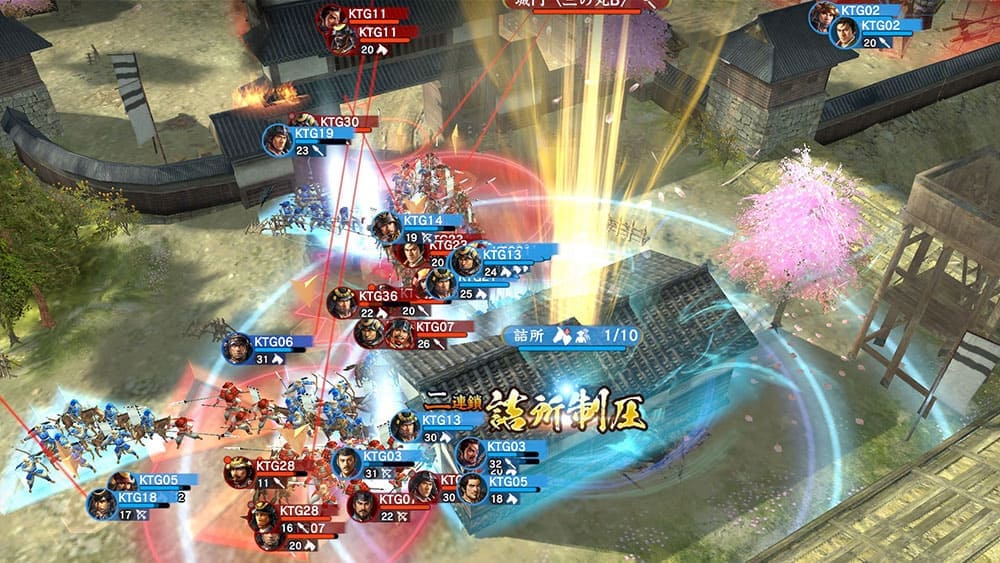
Task: Select the KTG30 unit tag
Action: tap(338, 122)
